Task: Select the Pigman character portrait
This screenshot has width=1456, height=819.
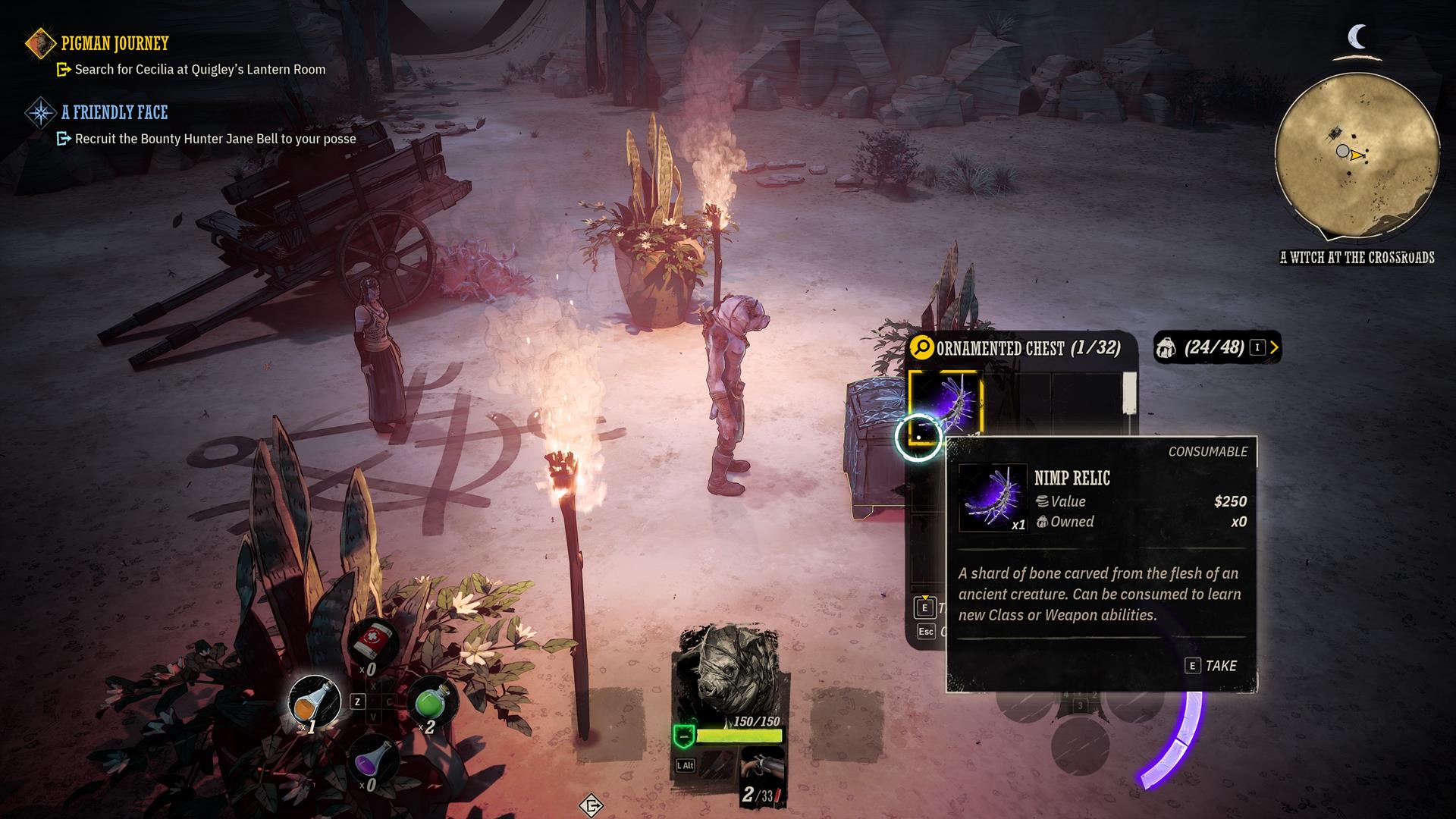Action: point(726,671)
